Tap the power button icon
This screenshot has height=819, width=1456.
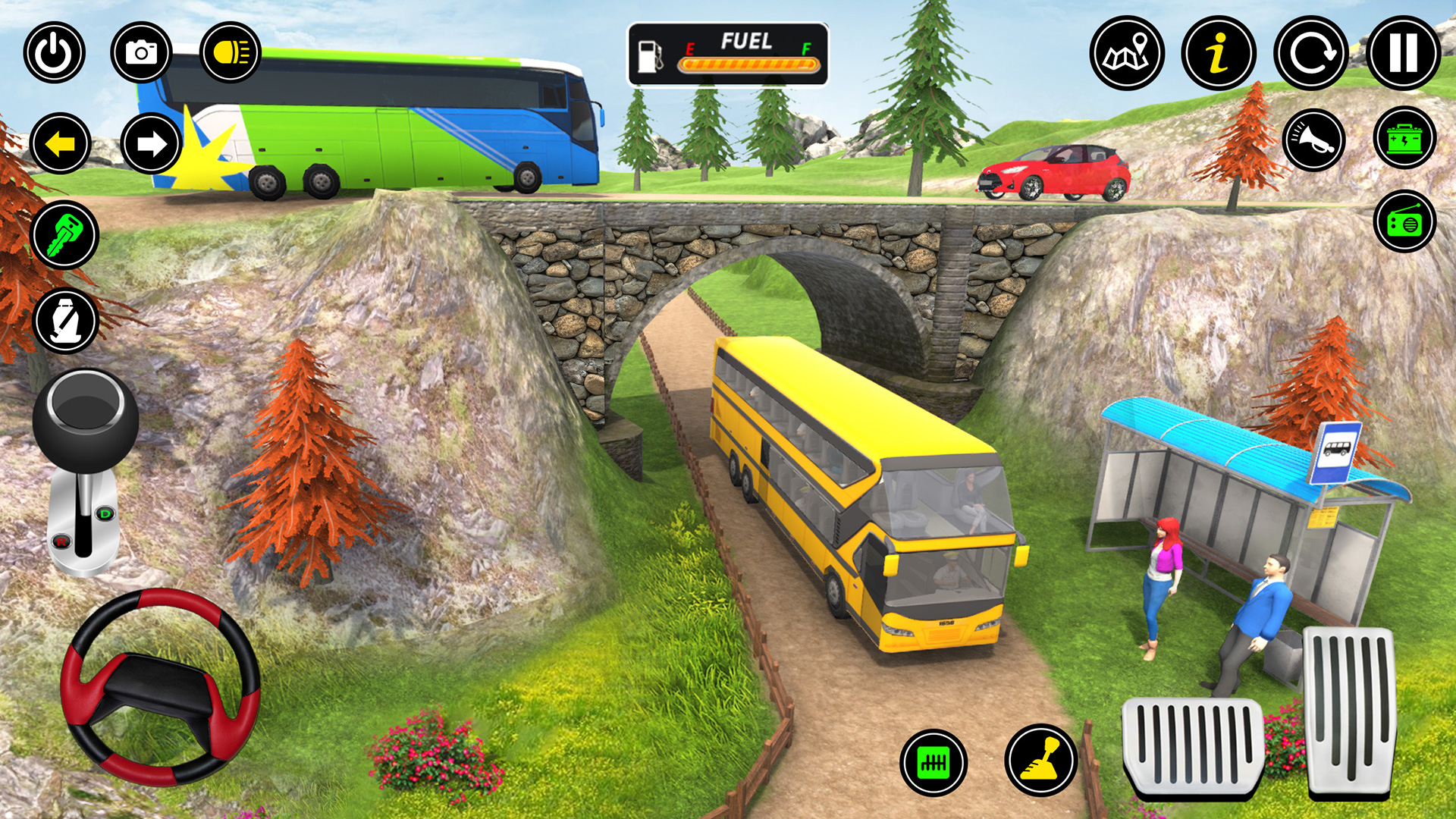54,53
